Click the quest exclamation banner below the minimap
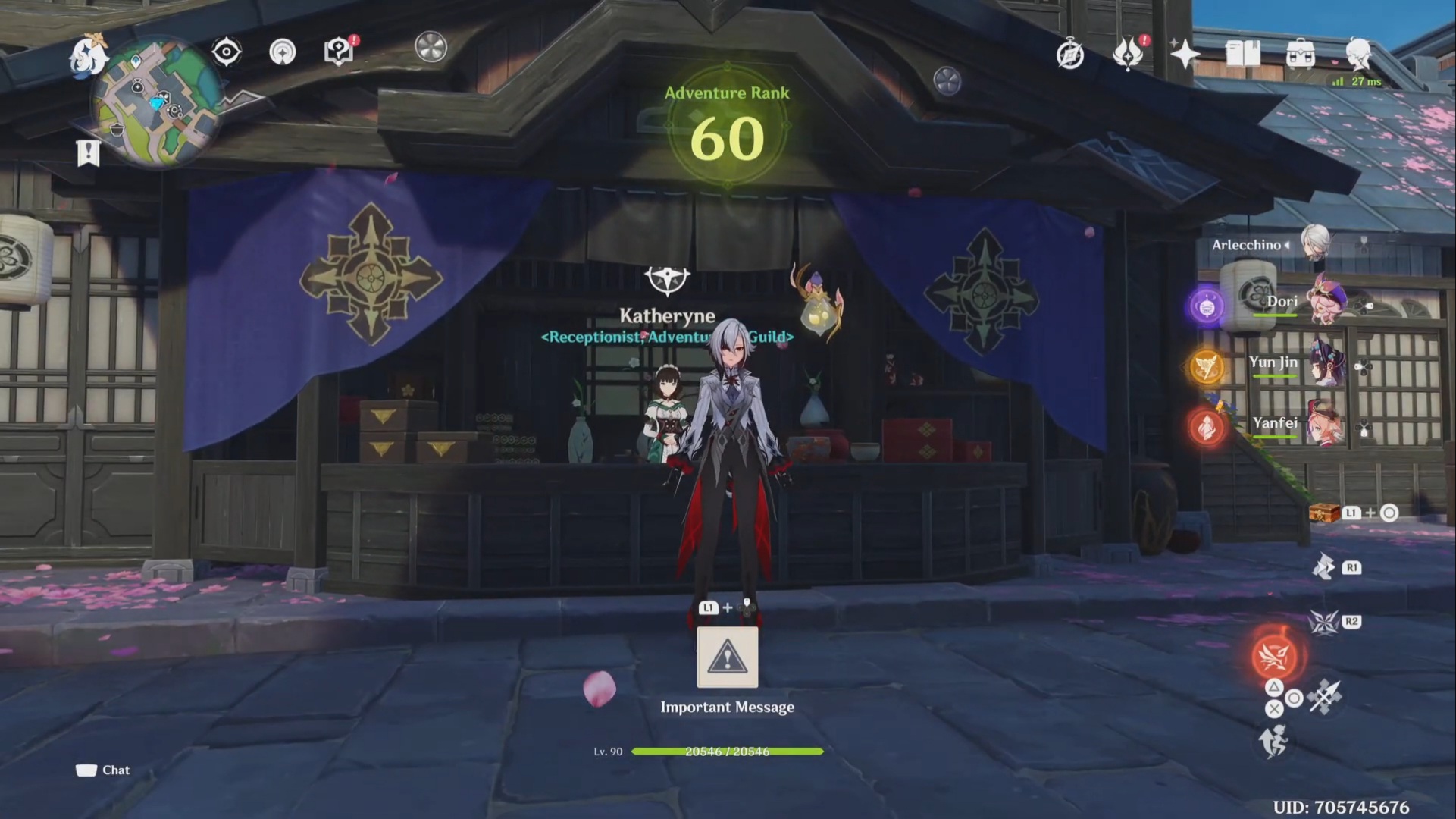This screenshot has height=819, width=1456. pyautogui.click(x=89, y=152)
